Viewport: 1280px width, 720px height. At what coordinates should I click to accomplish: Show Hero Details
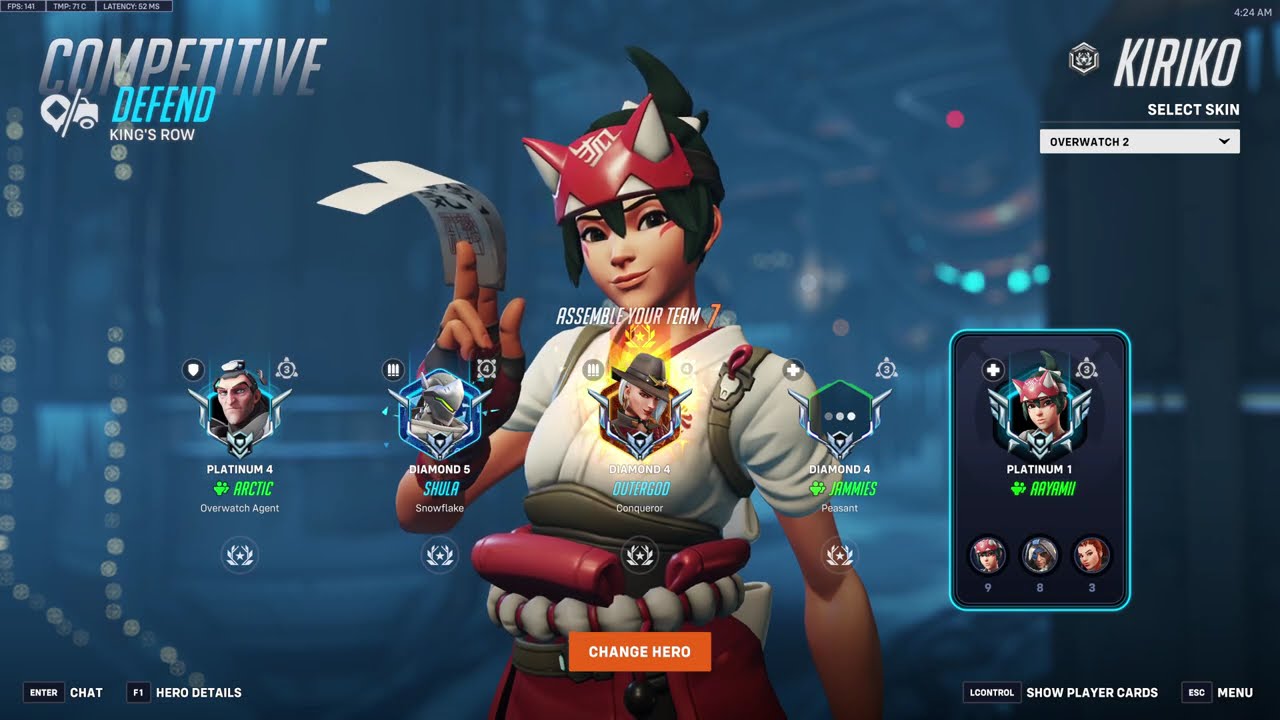click(185, 692)
